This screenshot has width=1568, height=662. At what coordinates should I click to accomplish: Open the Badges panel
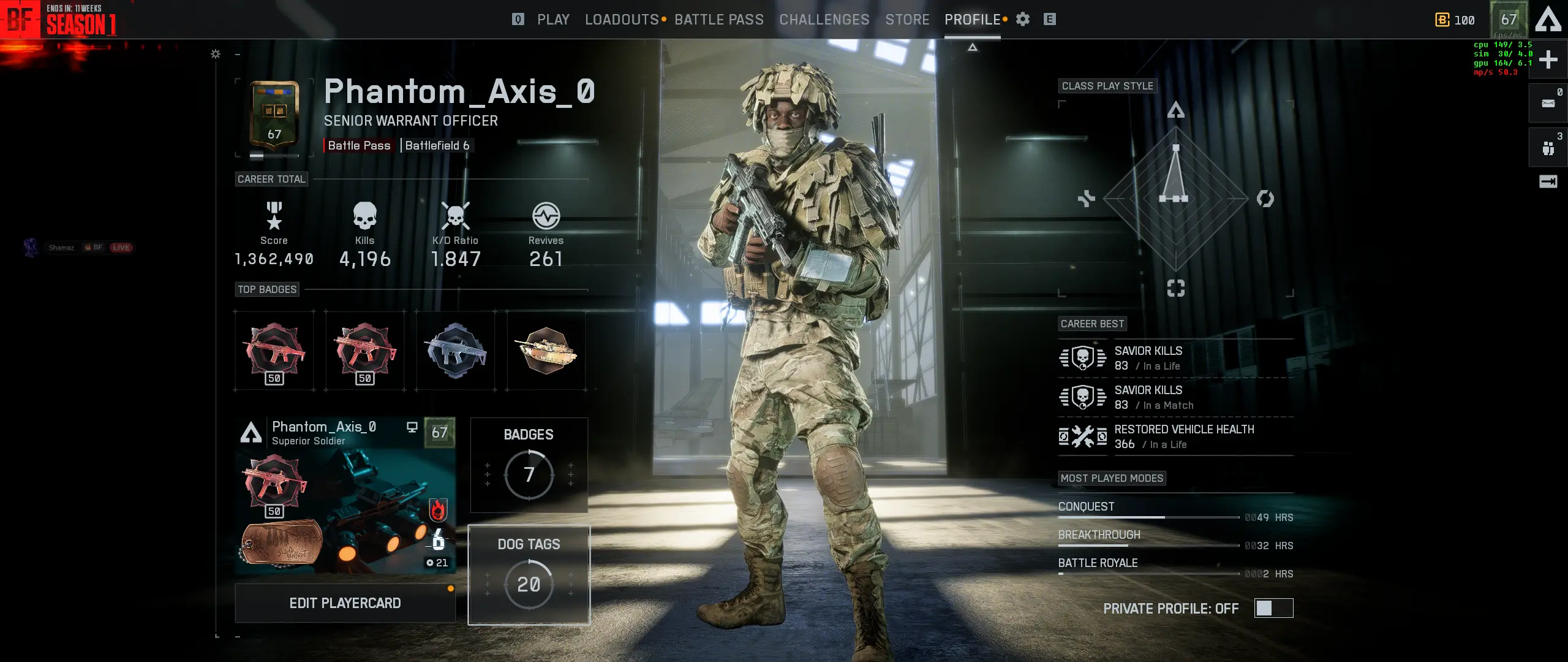(529, 465)
